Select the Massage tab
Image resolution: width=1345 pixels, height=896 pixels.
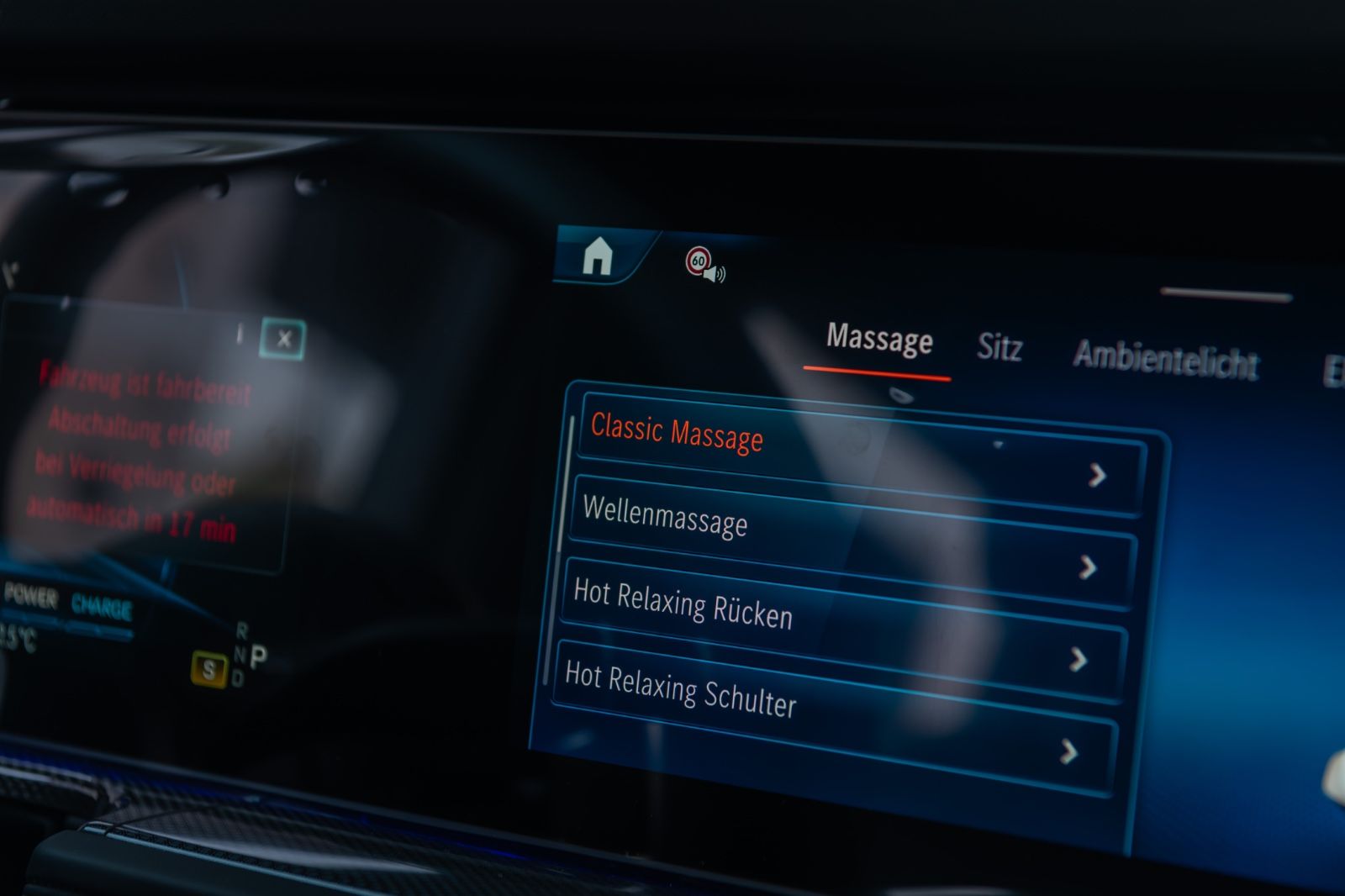879,339
